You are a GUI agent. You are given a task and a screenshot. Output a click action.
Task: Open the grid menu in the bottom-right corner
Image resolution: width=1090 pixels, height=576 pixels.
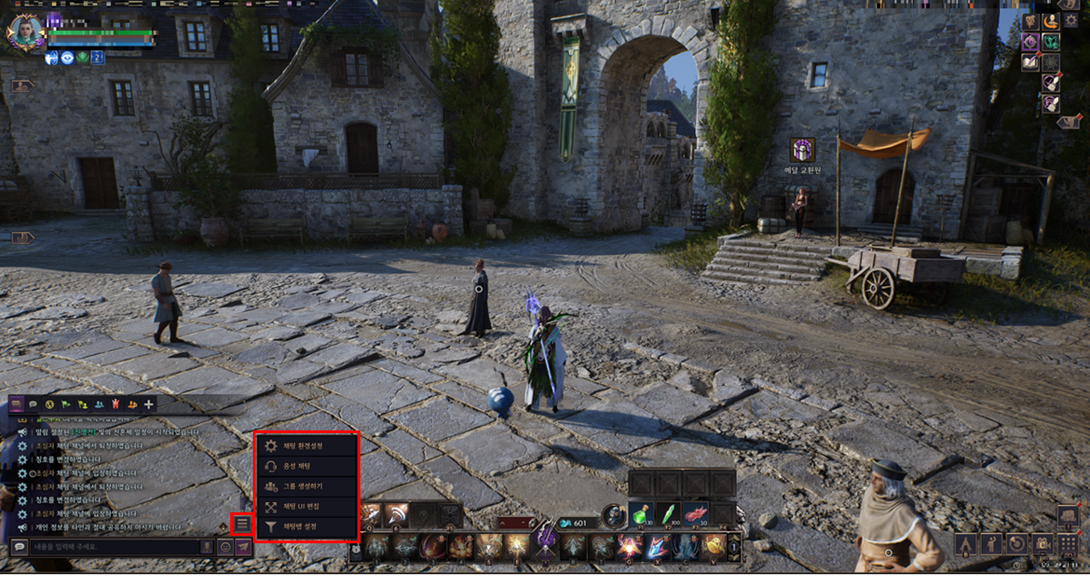[1067, 545]
